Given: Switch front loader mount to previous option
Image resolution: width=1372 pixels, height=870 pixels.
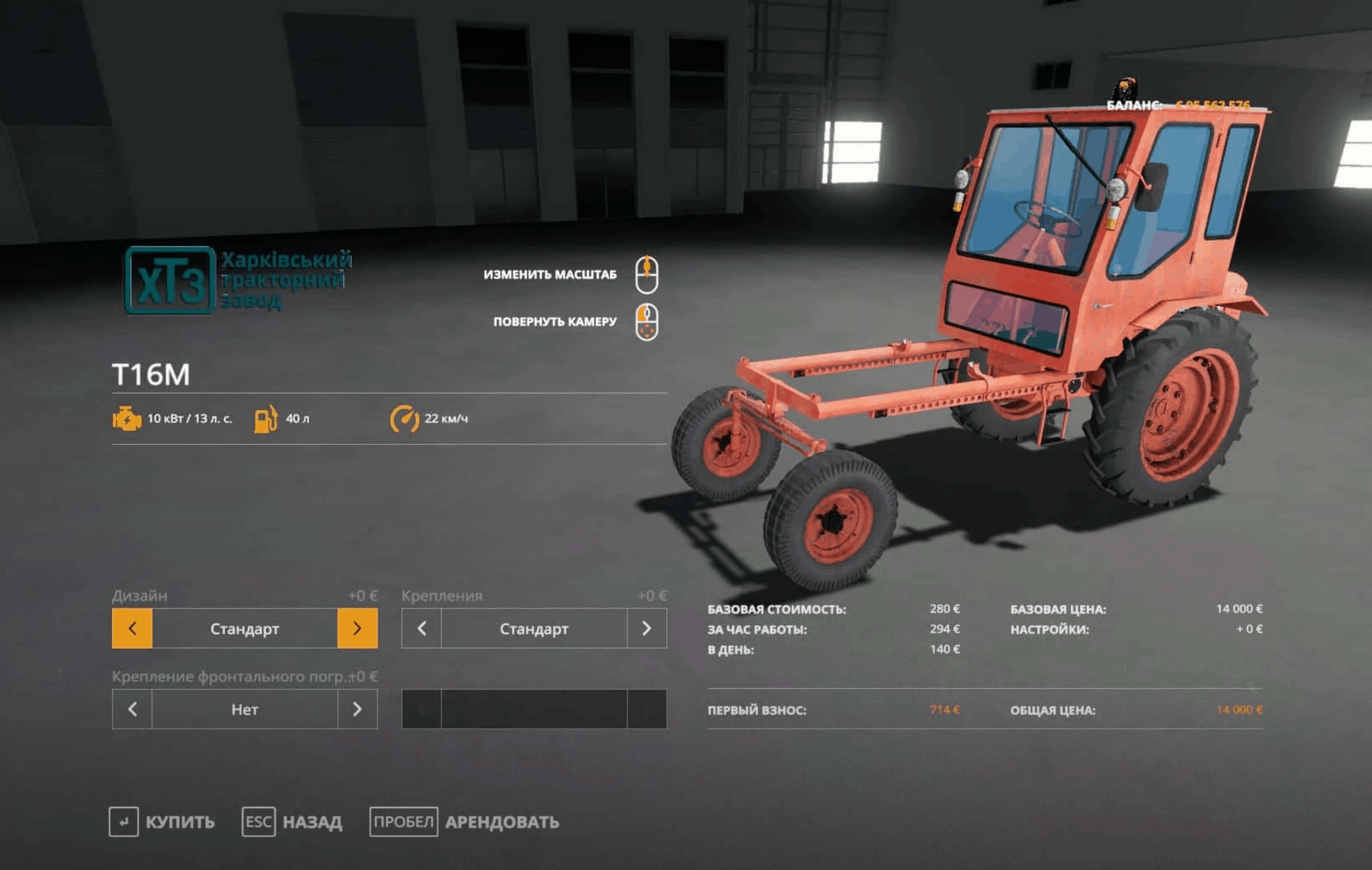Looking at the screenshot, I should [x=132, y=709].
